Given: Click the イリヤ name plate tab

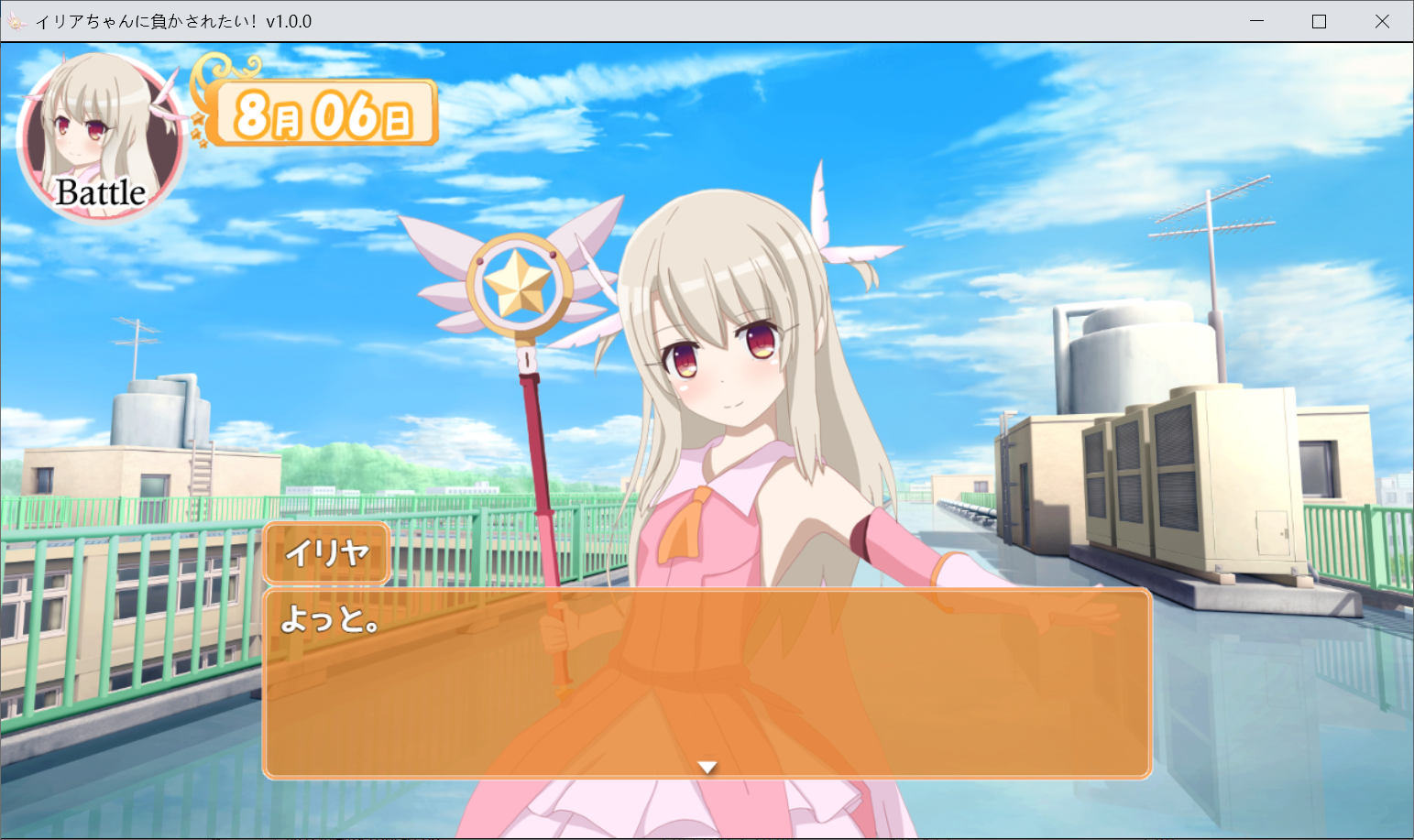Looking at the screenshot, I should click(x=327, y=553).
